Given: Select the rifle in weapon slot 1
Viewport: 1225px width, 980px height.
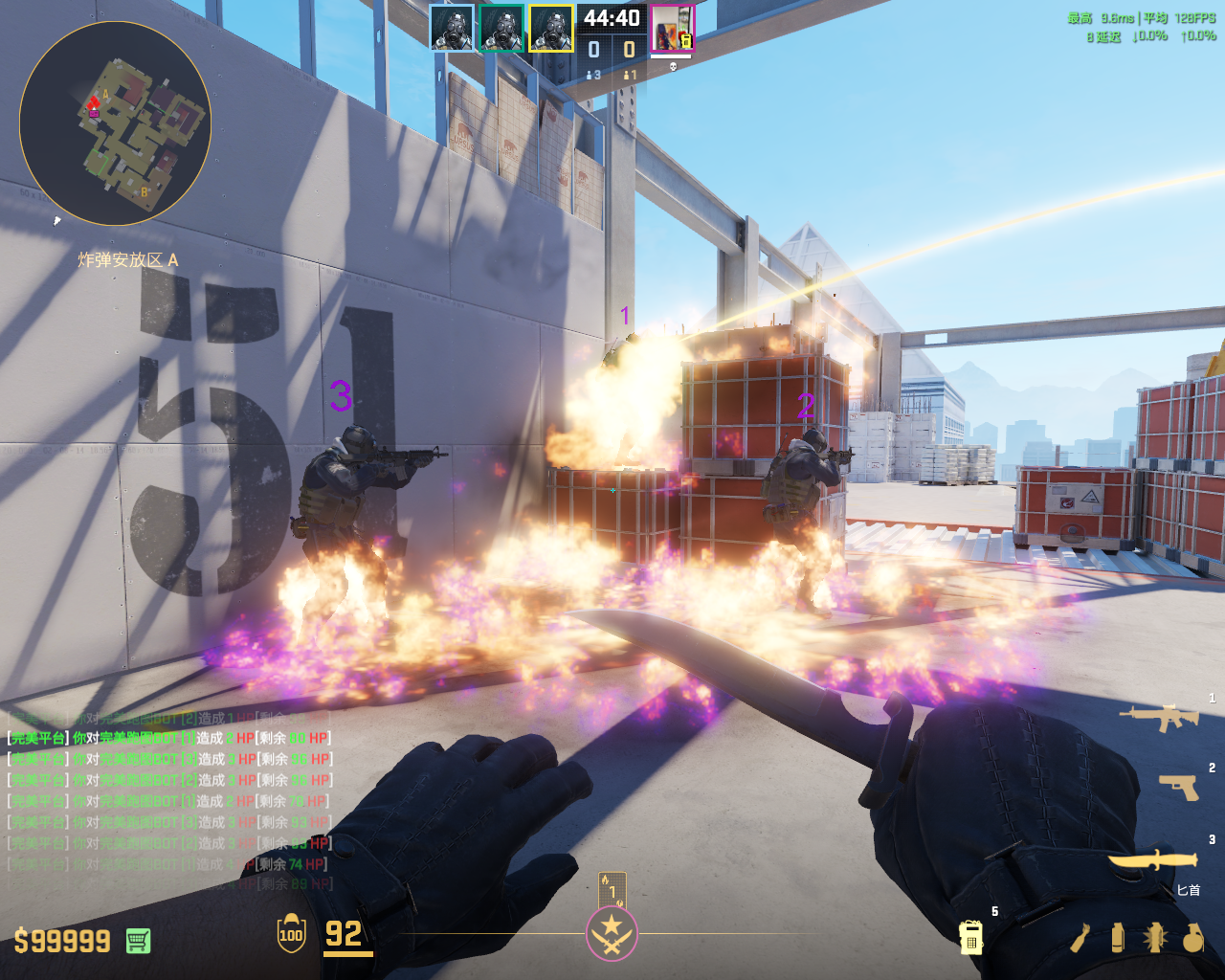Looking at the screenshot, I should [1159, 717].
